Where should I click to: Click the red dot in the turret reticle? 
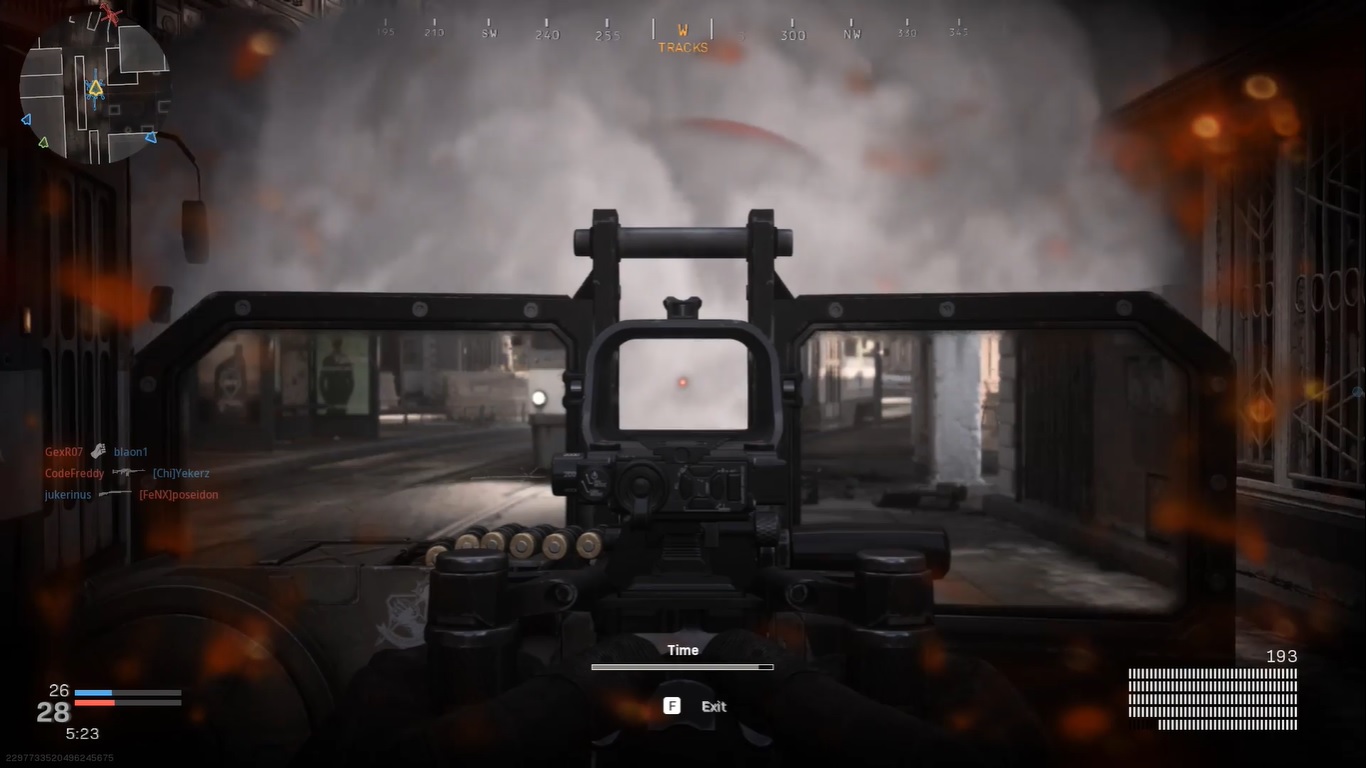tap(682, 381)
